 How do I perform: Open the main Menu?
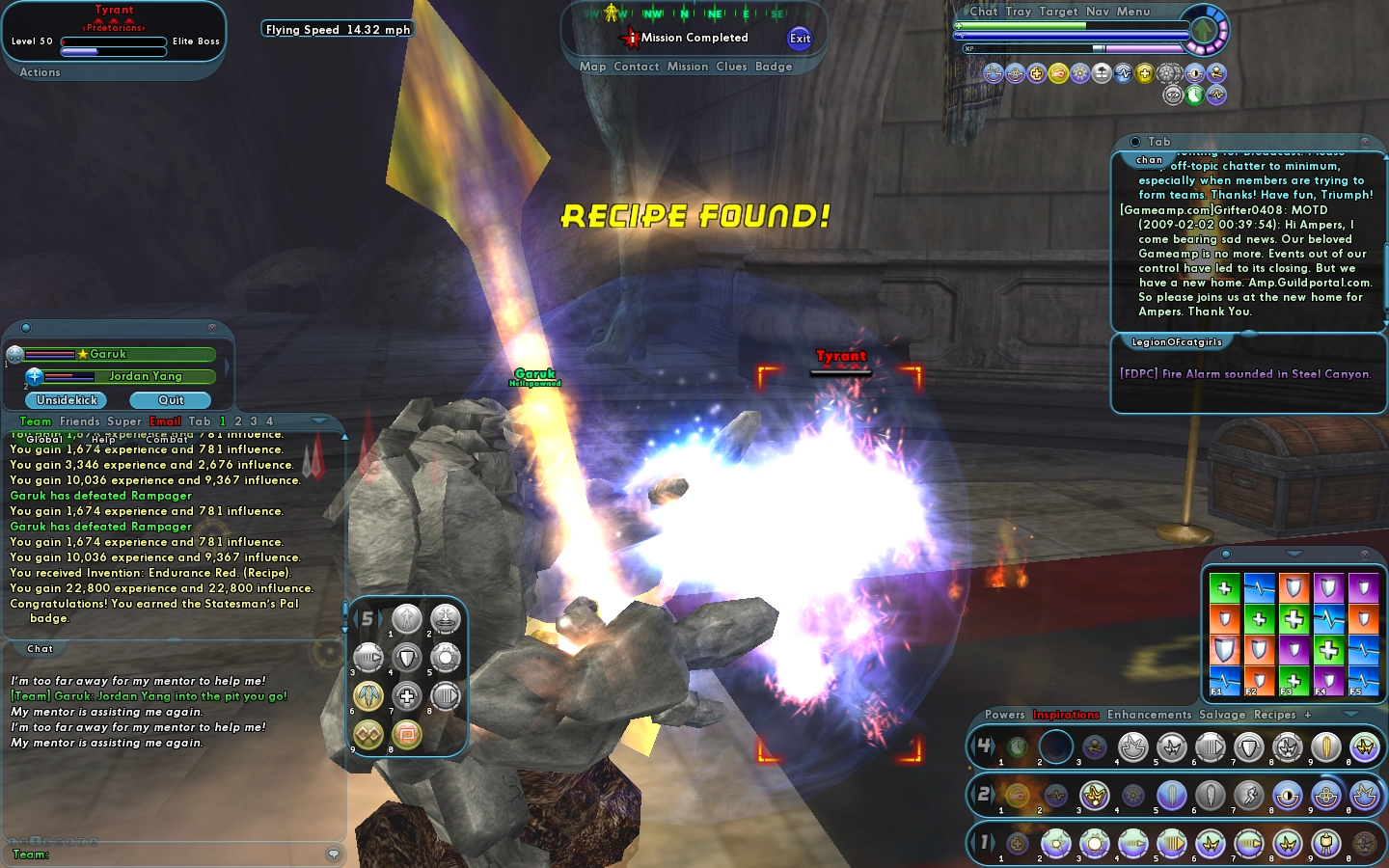pyautogui.click(x=1133, y=12)
